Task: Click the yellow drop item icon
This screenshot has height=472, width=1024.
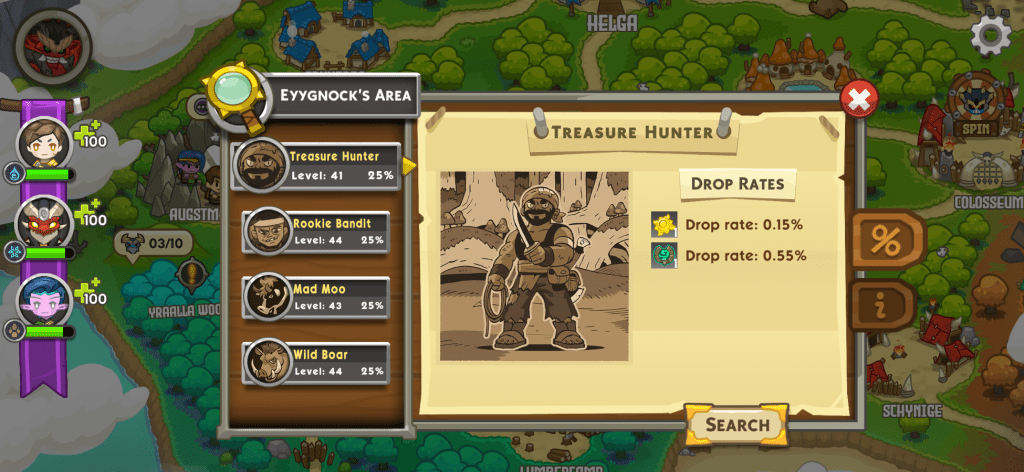Action: (664, 224)
